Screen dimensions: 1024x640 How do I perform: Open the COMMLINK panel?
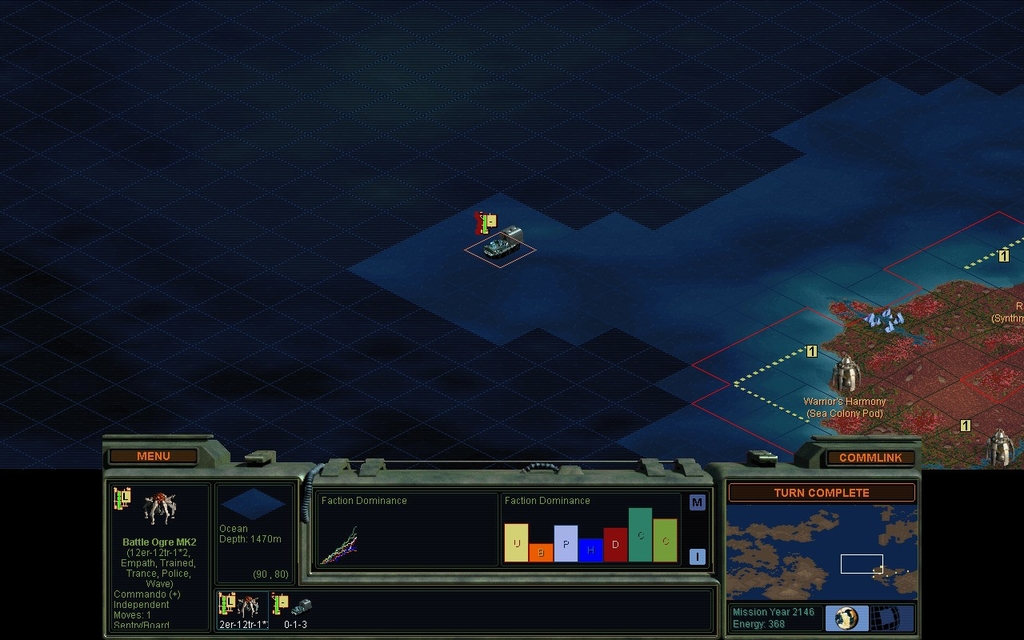tap(870, 457)
